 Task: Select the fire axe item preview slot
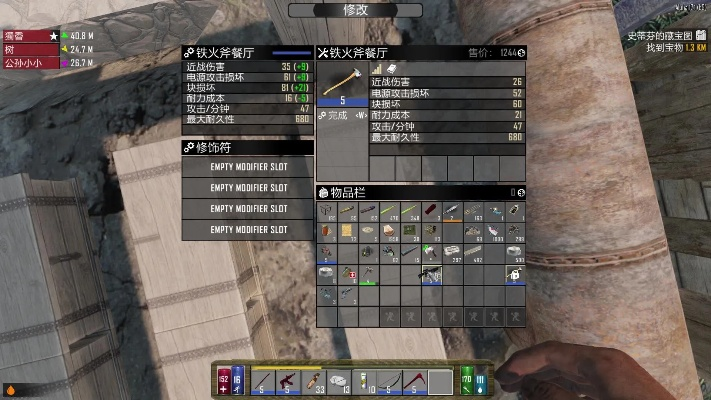341,84
